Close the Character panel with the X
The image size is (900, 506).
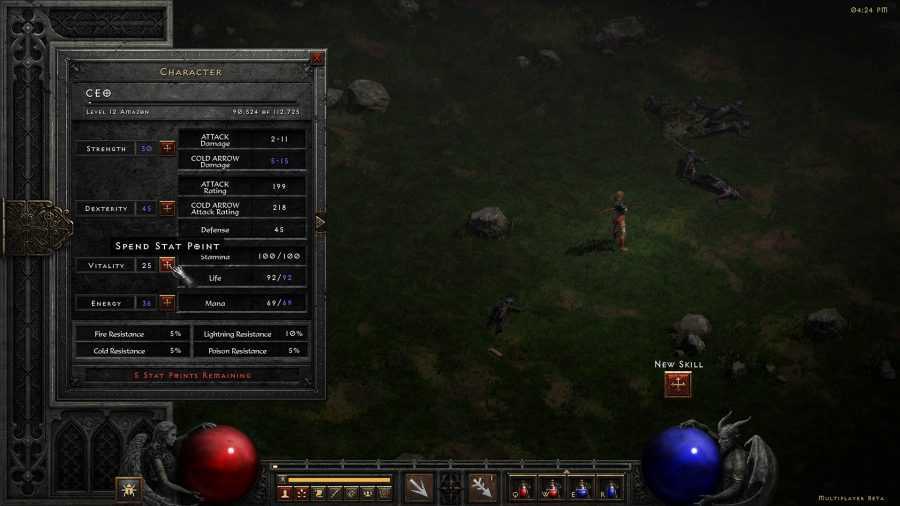pyautogui.click(x=317, y=58)
